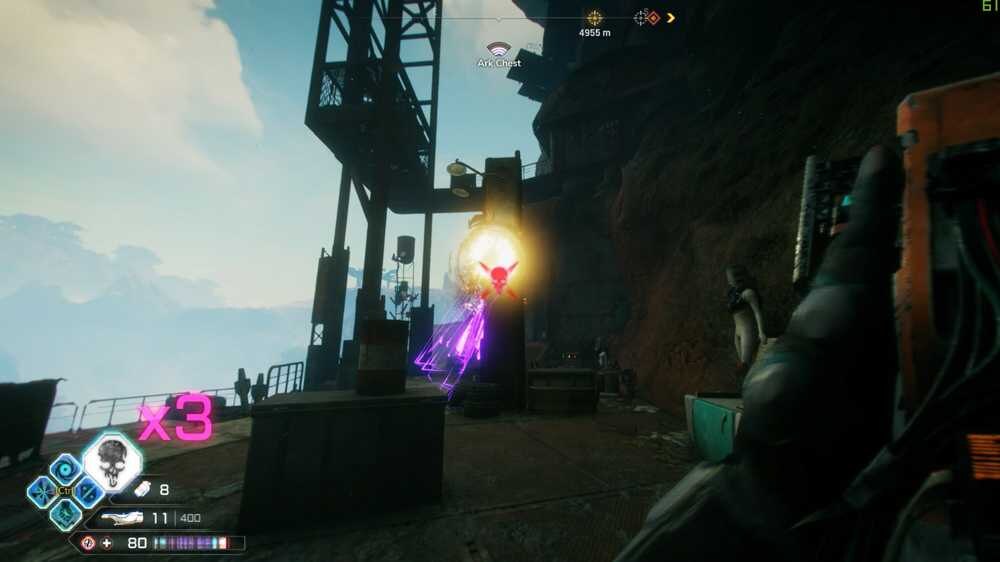Select the Overdrive skull icon

[112, 462]
